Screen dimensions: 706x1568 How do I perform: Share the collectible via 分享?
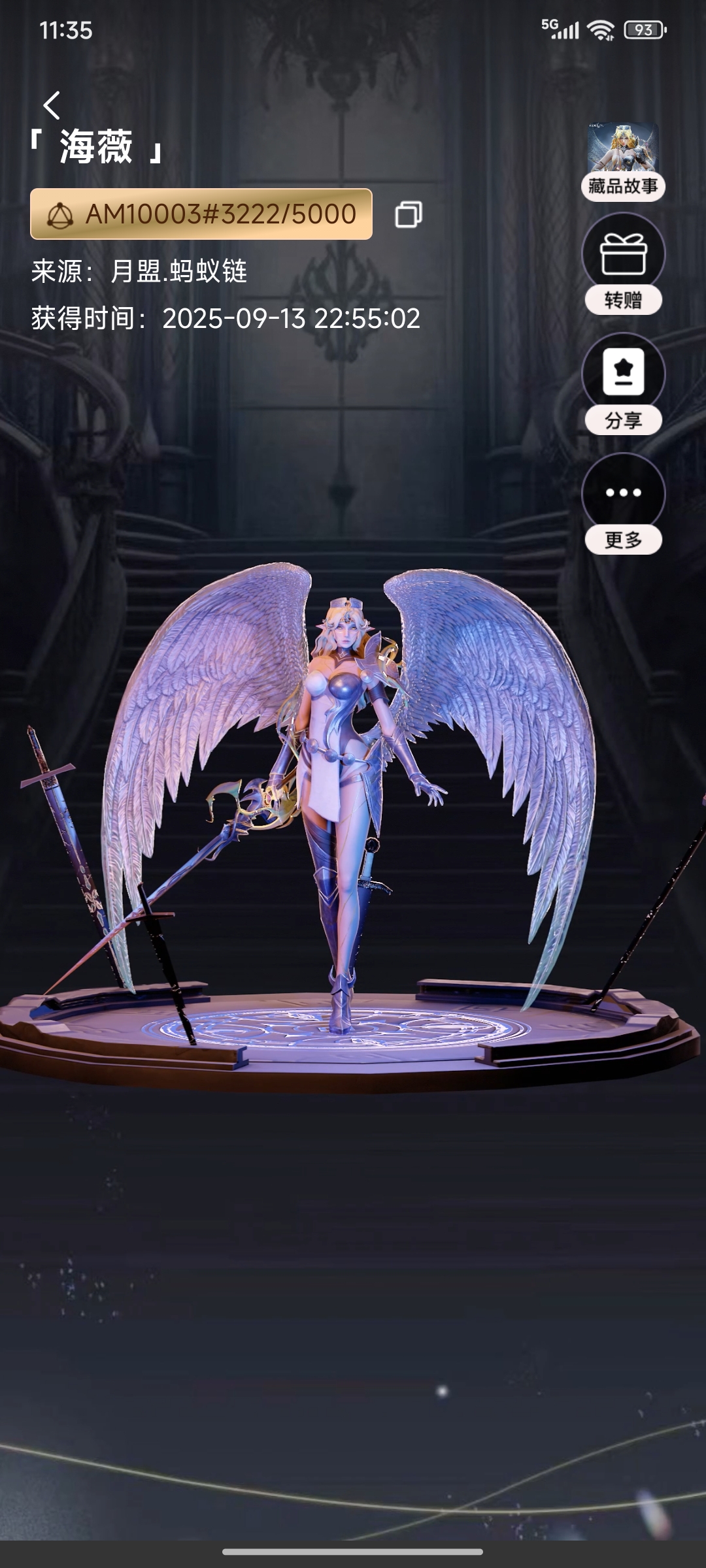pos(623,384)
